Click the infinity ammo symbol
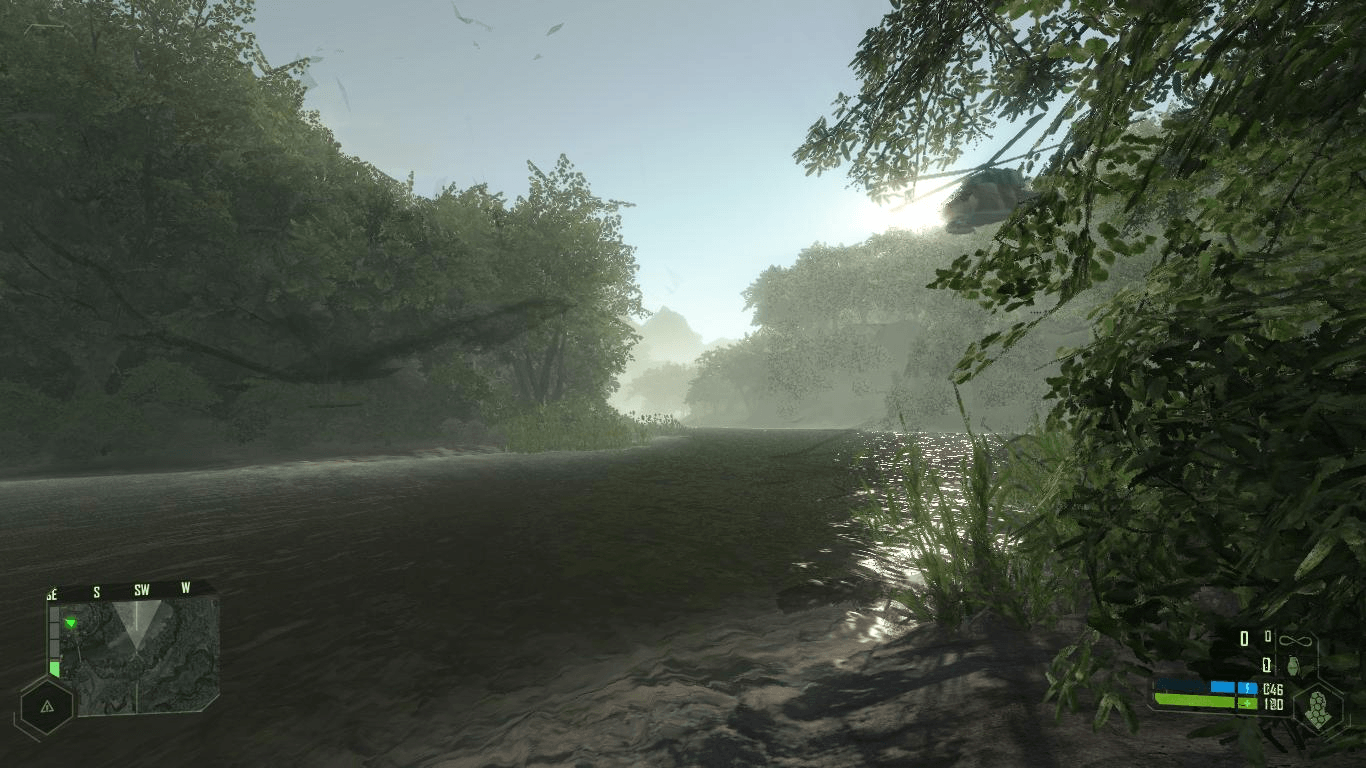This screenshot has height=768, width=1366. [1295, 640]
